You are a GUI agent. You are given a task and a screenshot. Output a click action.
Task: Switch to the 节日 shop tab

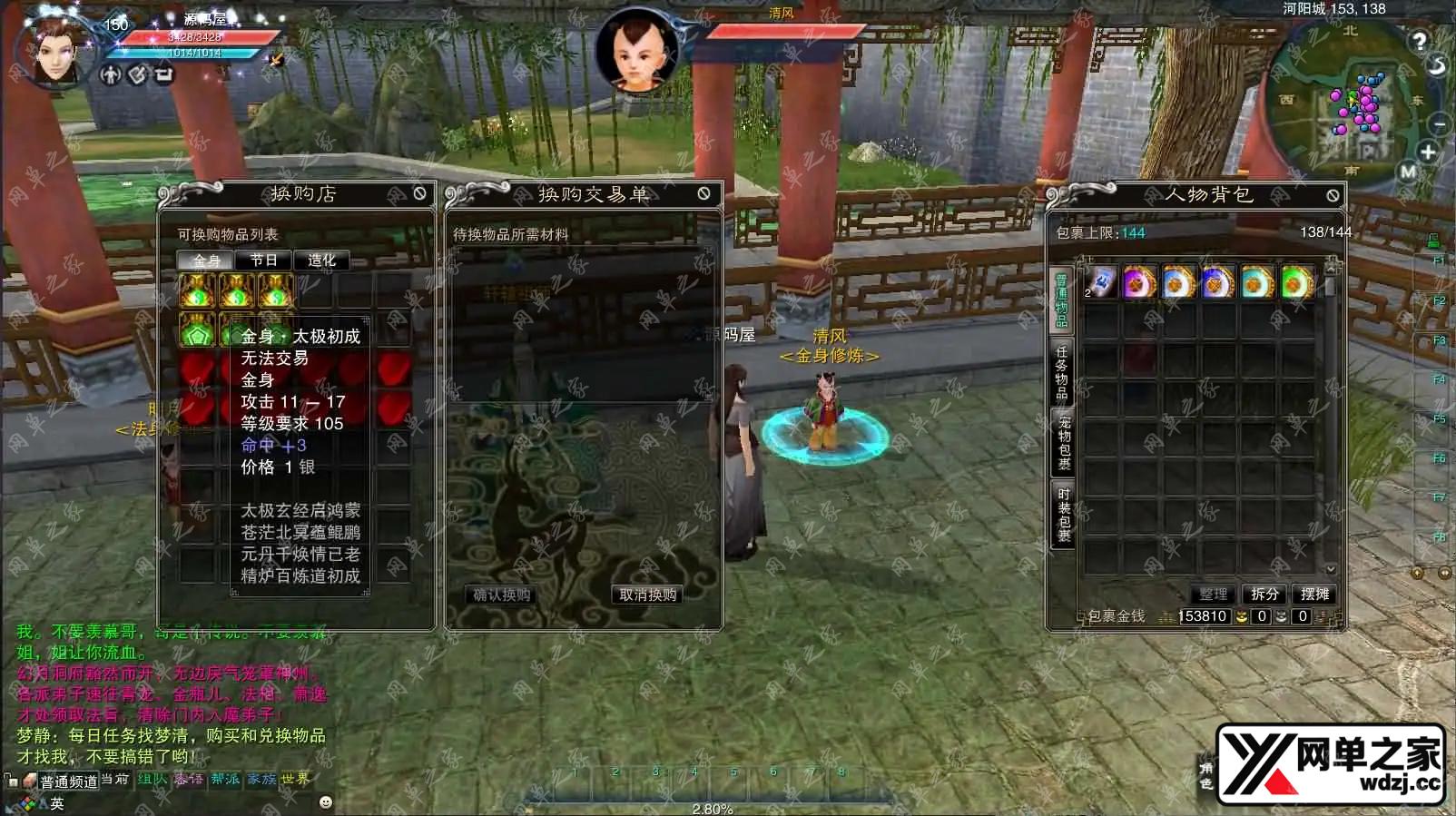(x=263, y=261)
